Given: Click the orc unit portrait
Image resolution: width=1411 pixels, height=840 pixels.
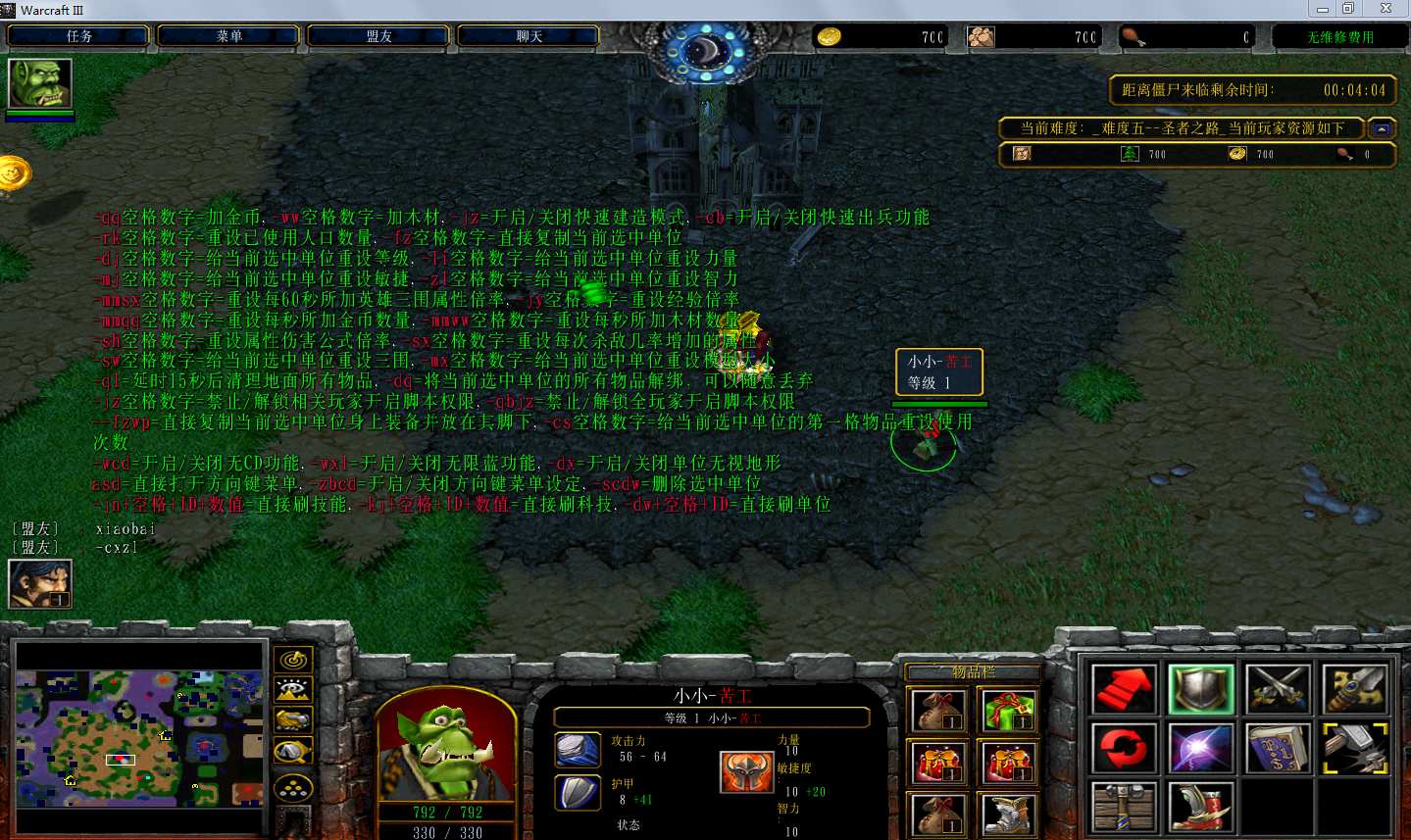Looking at the screenshot, I should [x=445, y=747].
